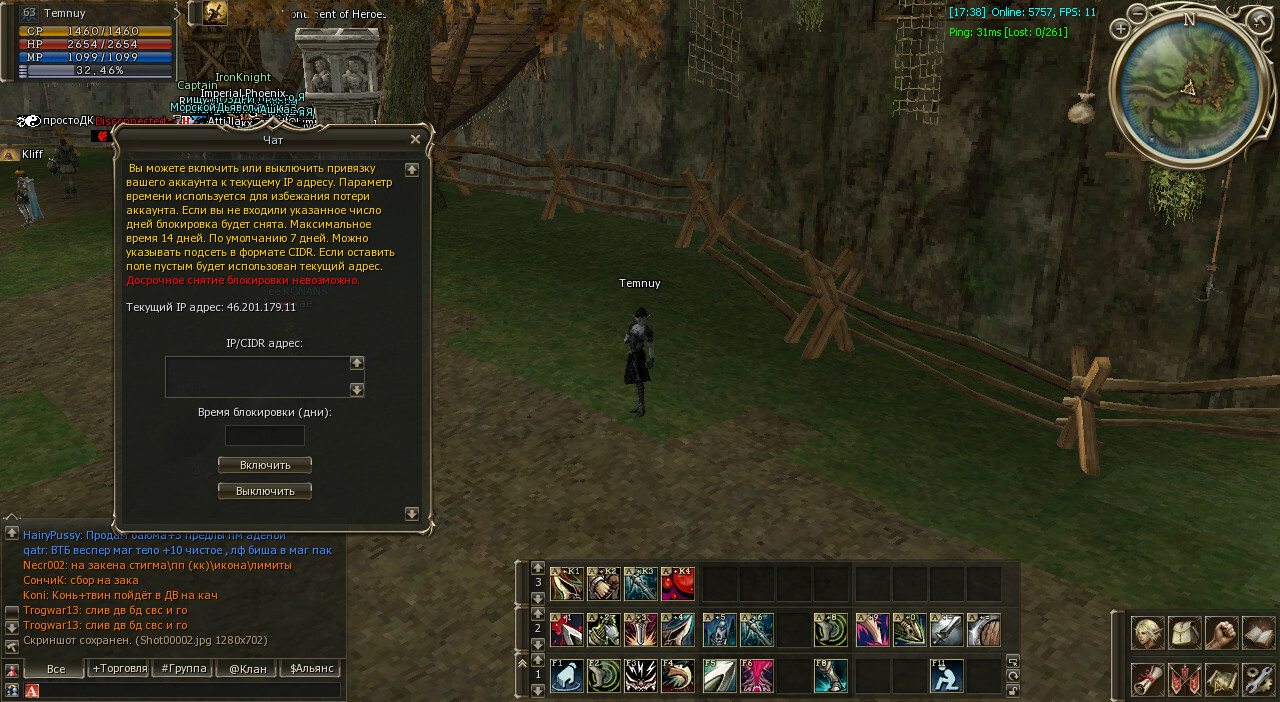Select the lock duration days field
Image resolution: width=1280 pixels, height=702 pixels.
(265, 436)
